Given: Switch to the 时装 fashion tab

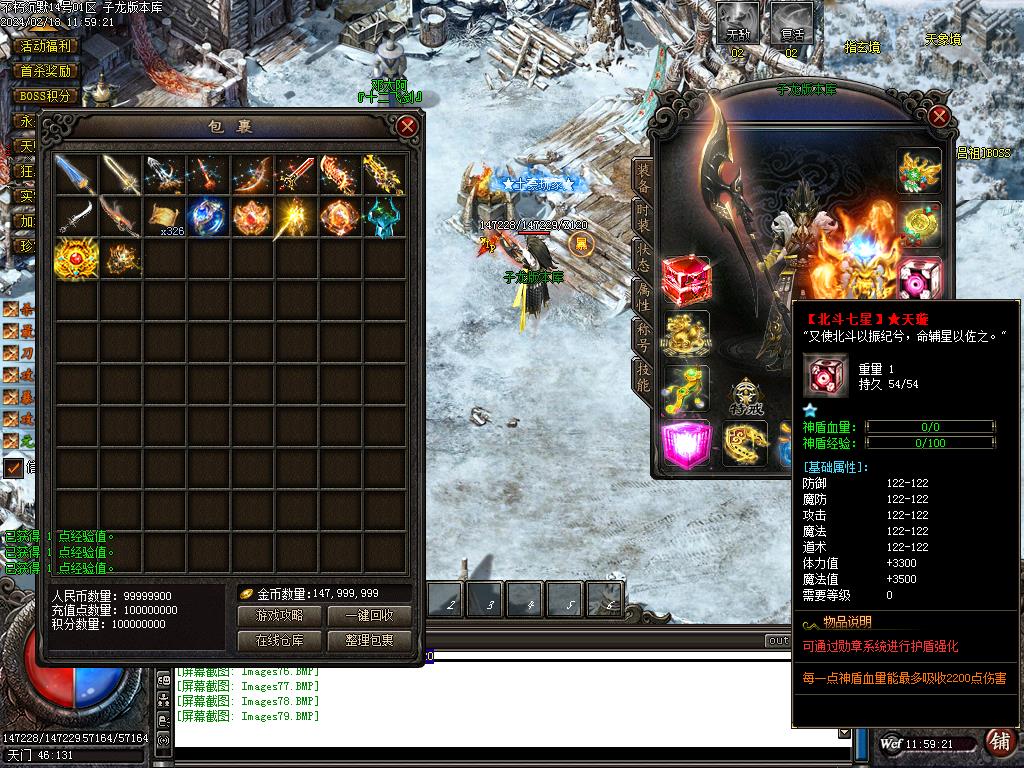Looking at the screenshot, I should point(643,218).
